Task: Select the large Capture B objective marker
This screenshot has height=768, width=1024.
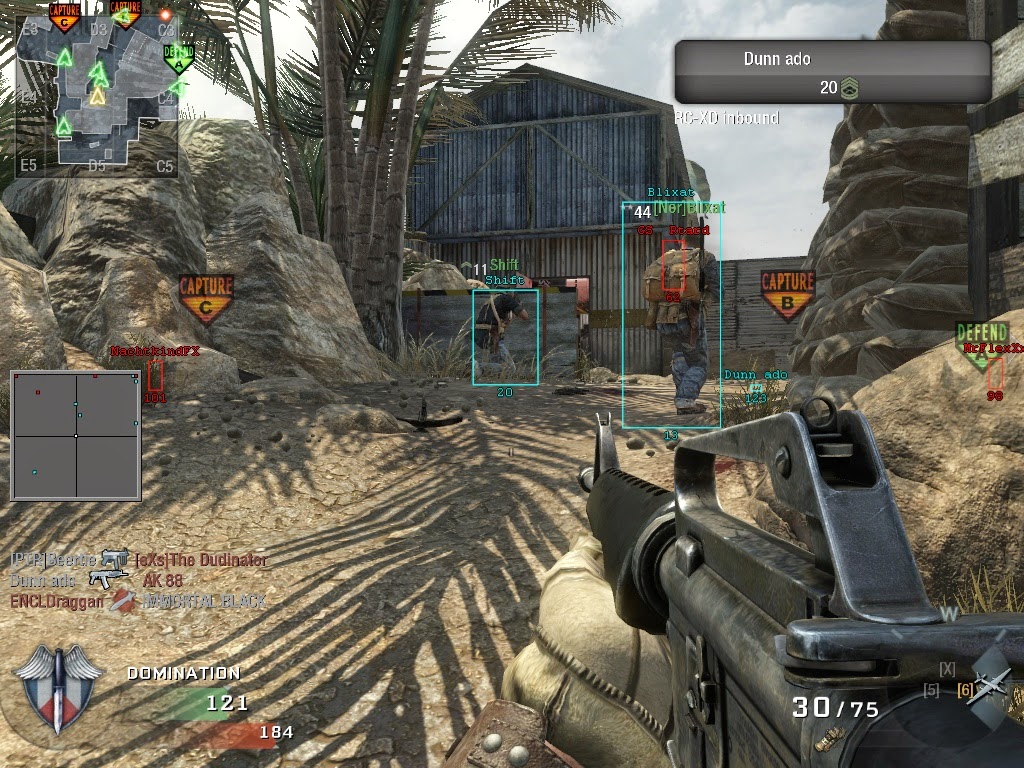Action: click(x=787, y=294)
